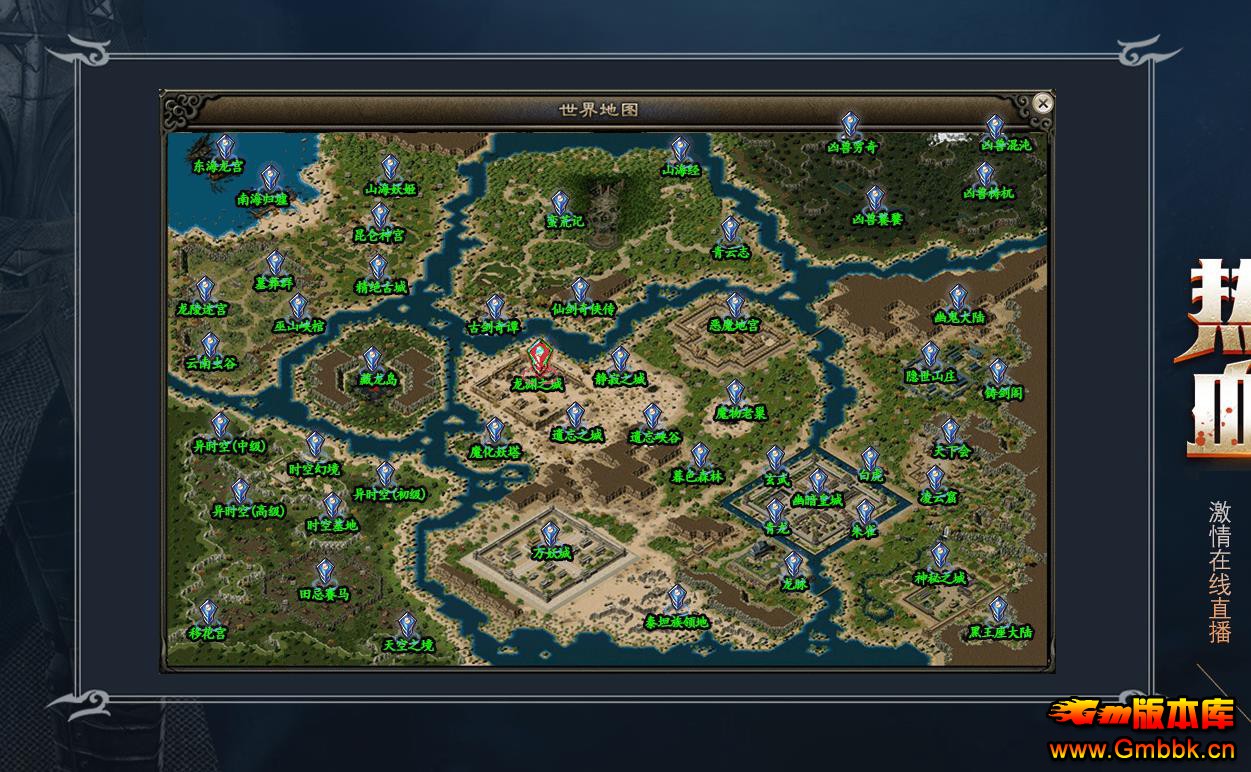The image size is (1251, 772).
Task: Choose the 山海经 location marker
Action: [680, 152]
